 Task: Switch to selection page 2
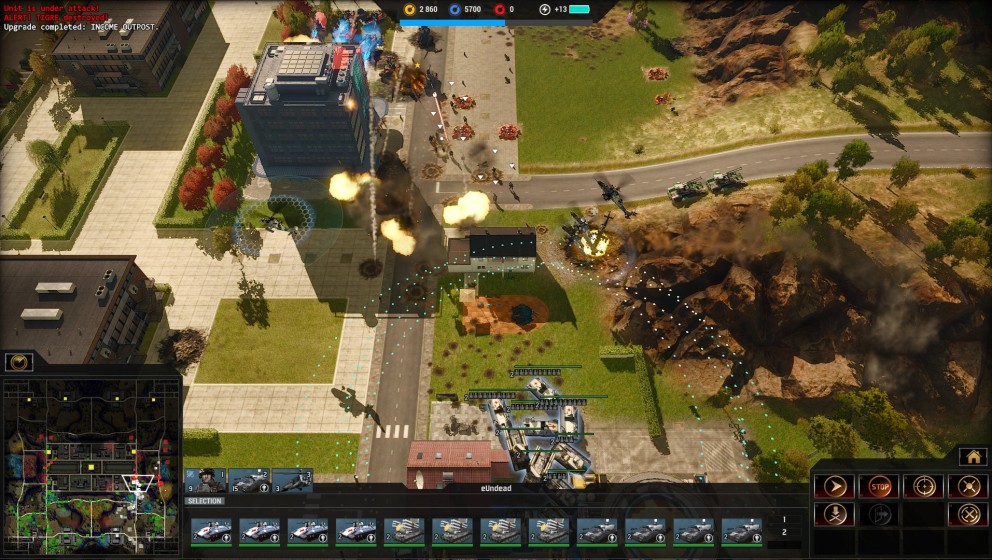(x=784, y=532)
